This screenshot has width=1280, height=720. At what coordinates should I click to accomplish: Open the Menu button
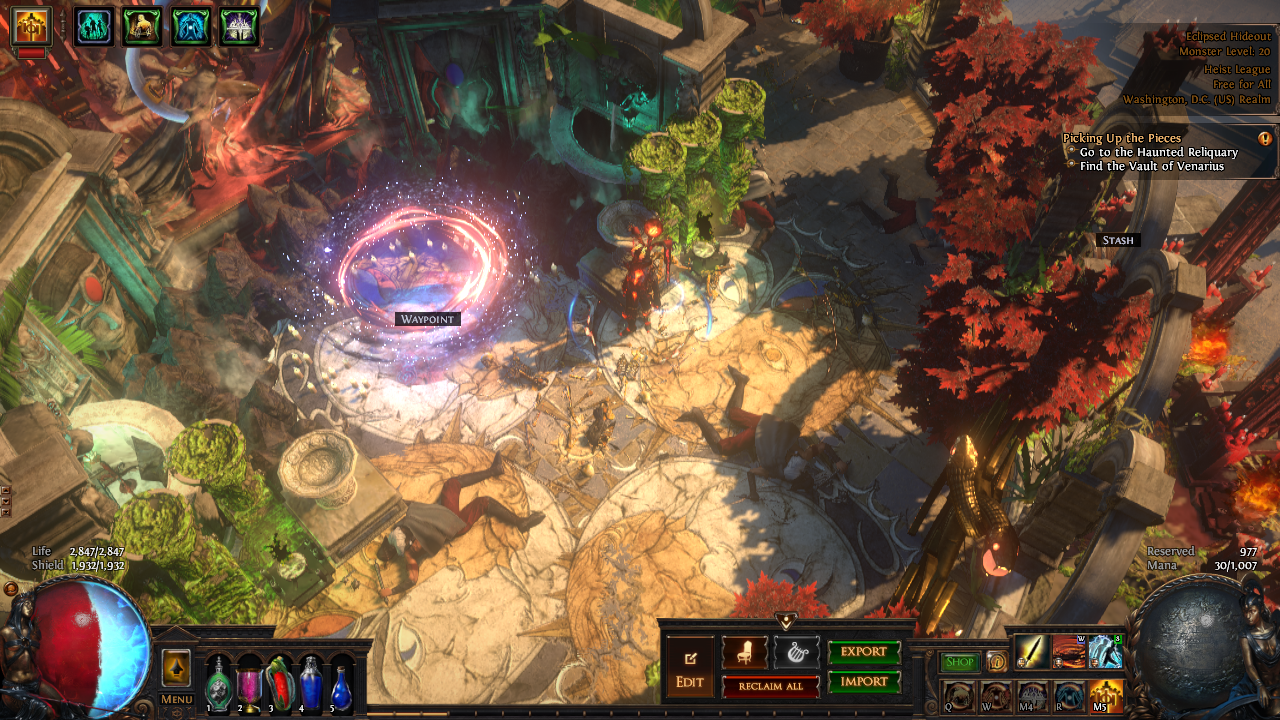176,699
